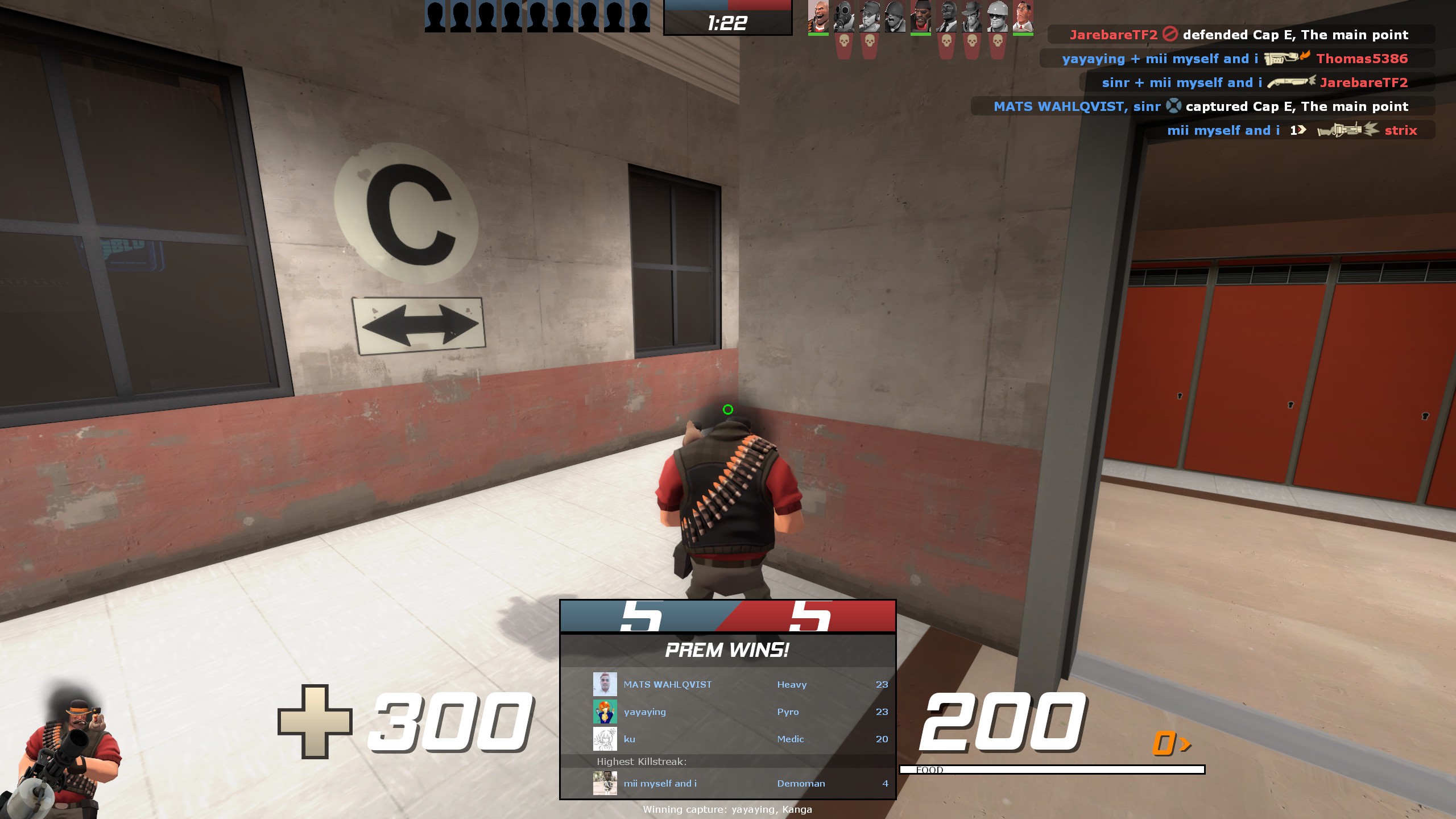
Task: Select JarebareTF2 defended Cap E feed entry
Action: 1240,35
